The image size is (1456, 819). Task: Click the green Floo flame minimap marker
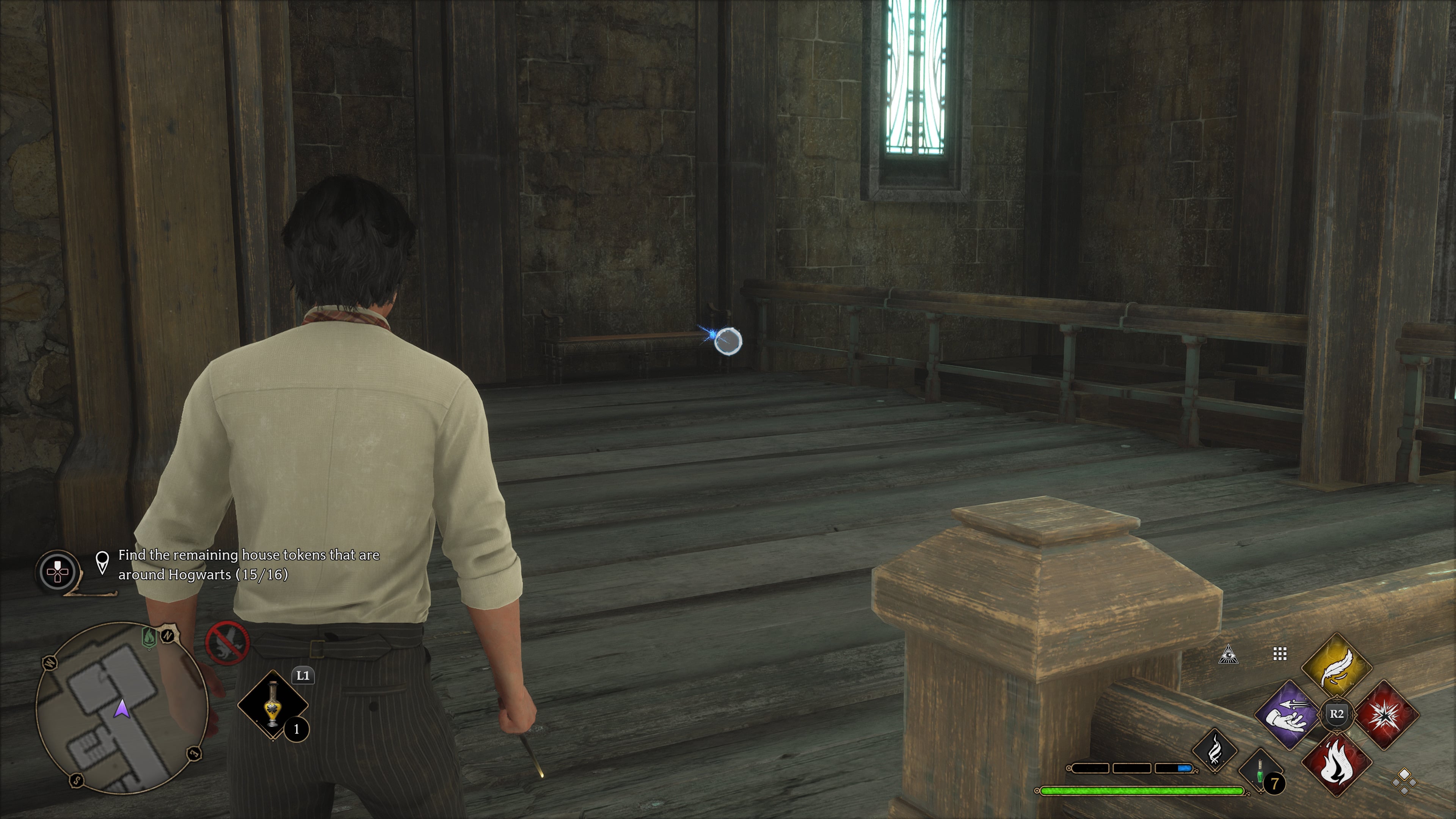coord(149,637)
